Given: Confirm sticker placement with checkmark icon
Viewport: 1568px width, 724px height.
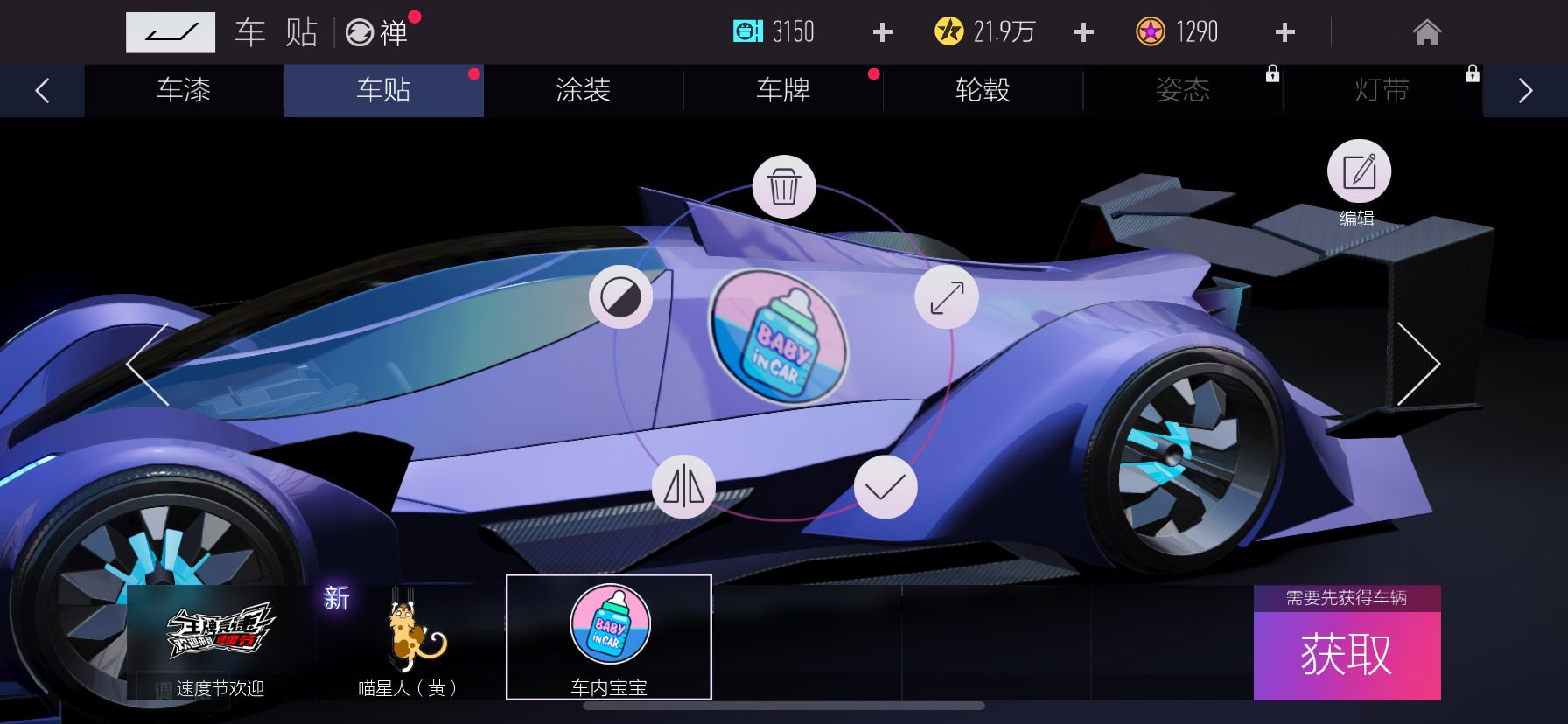Looking at the screenshot, I should coord(885,487).
